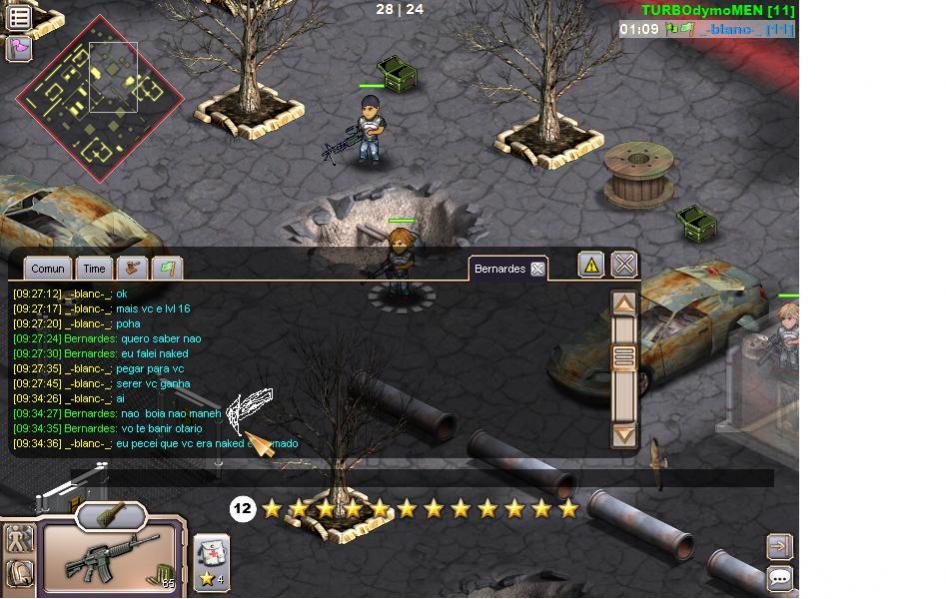Open the backpack inventory

click(x=19, y=573)
